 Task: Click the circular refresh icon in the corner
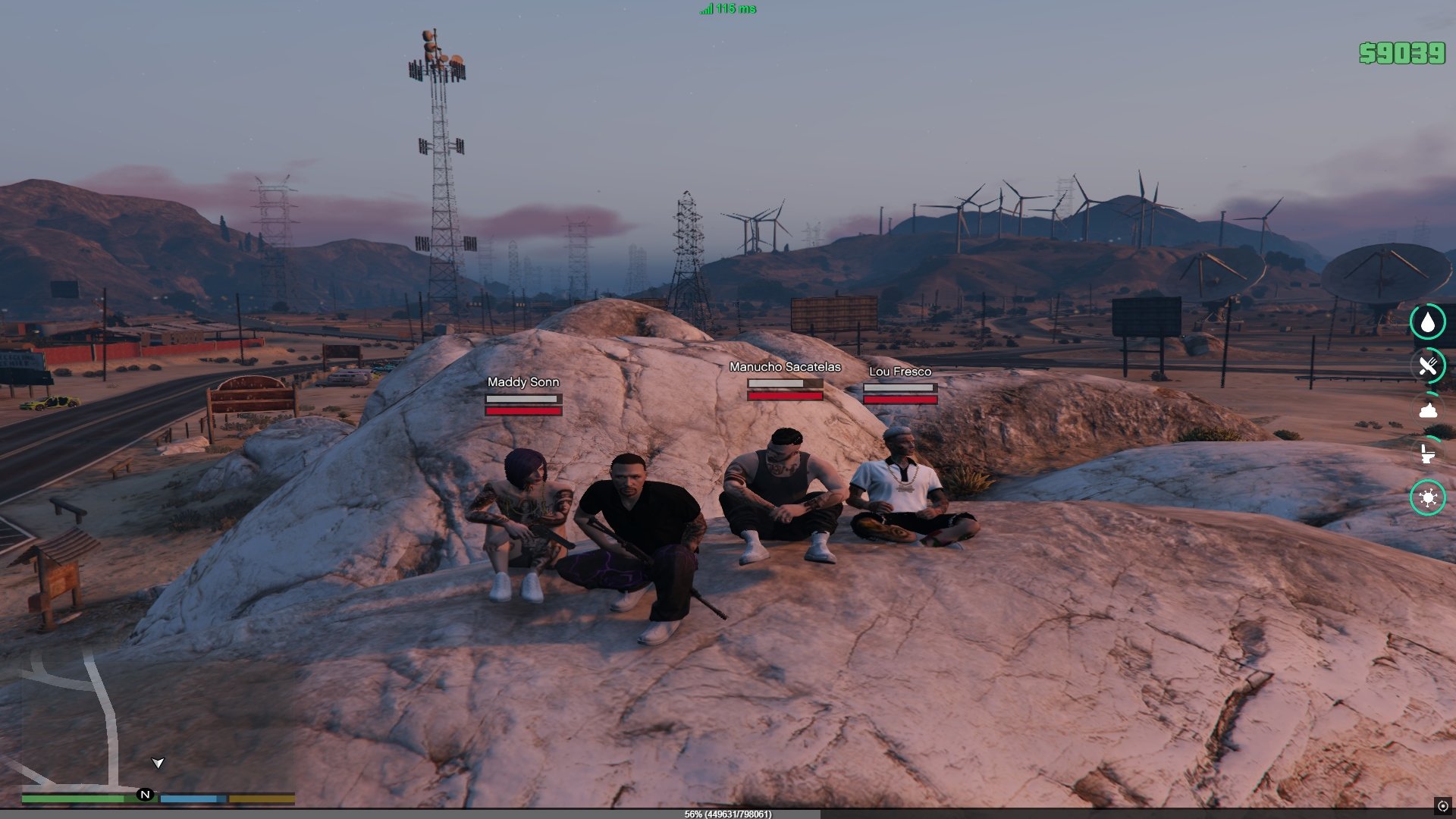tap(1442, 806)
